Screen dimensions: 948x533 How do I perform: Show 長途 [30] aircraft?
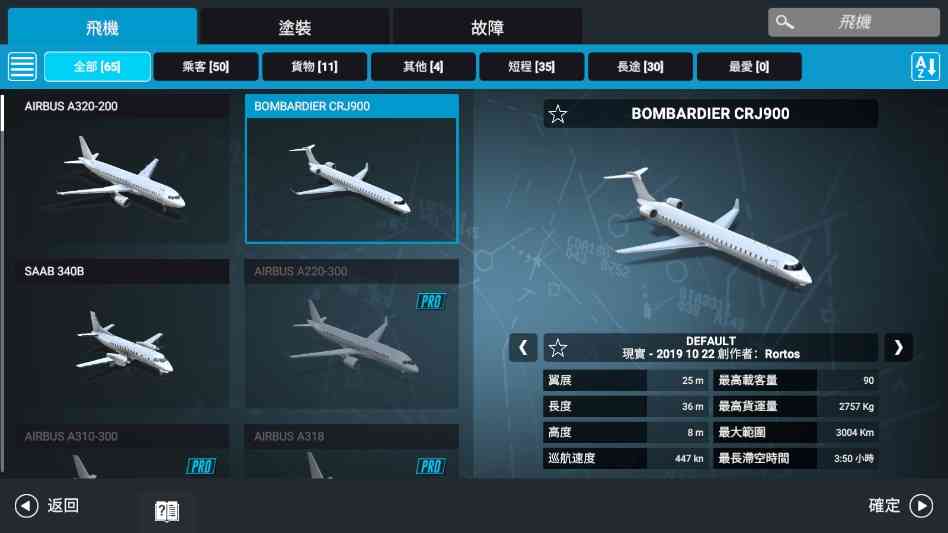[640, 66]
